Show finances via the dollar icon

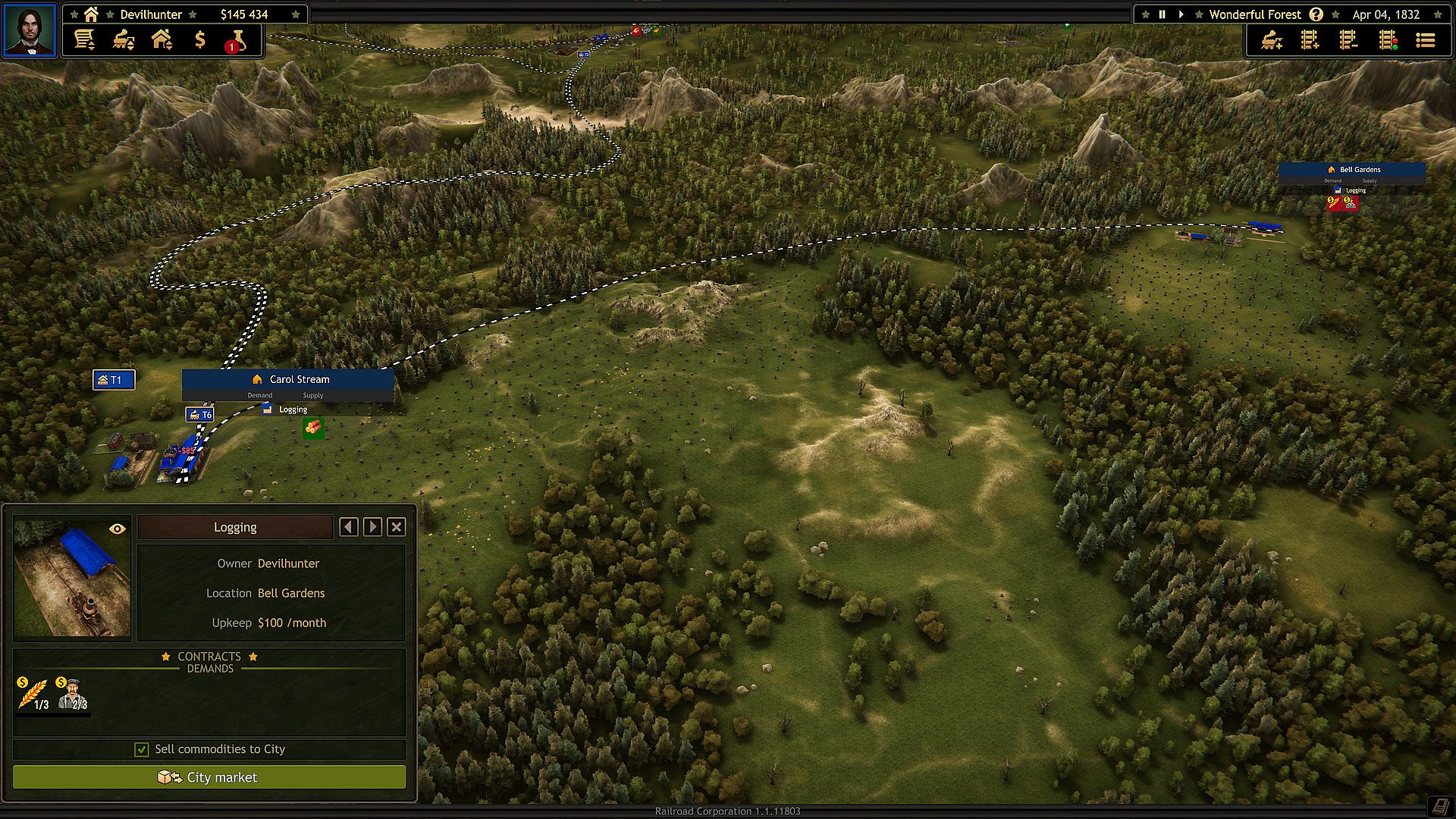coord(200,39)
